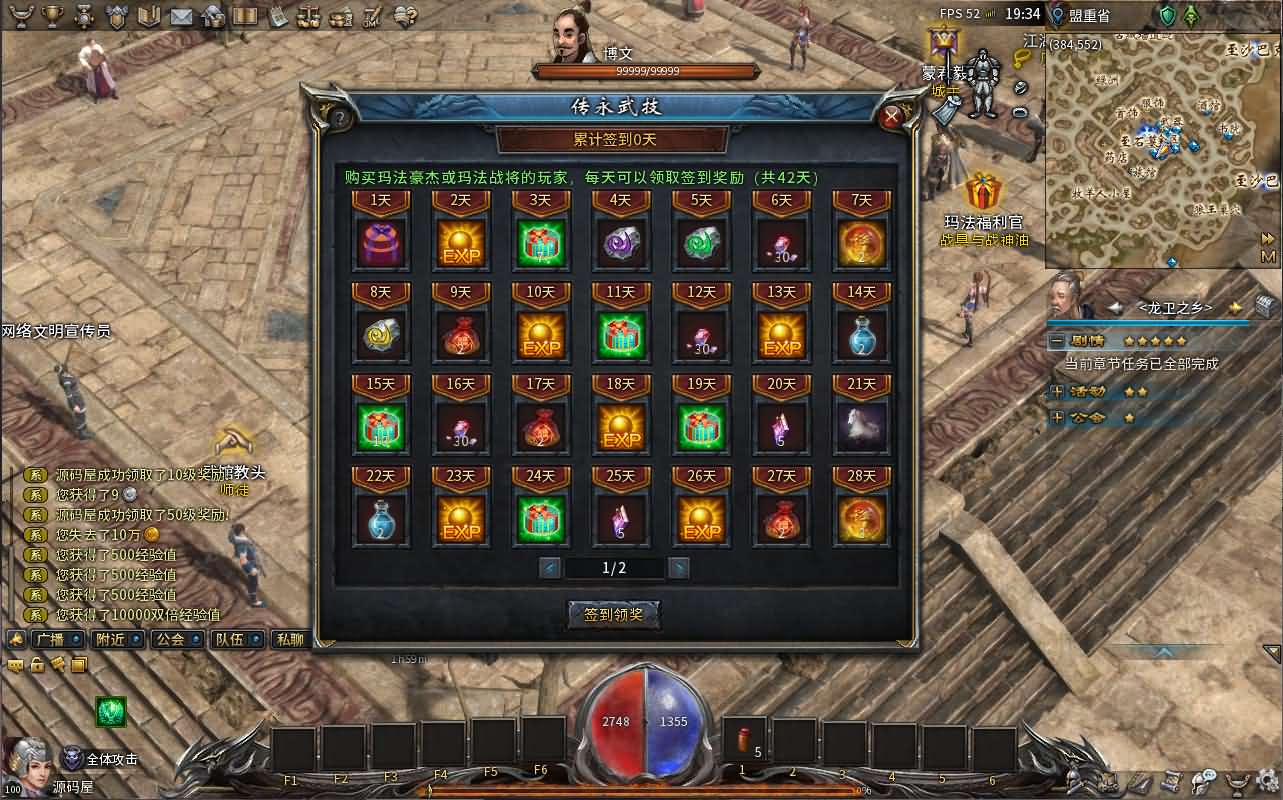This screenshot has width=1283, height=800.
Task: Switch to the 公会 guild chat channel
Action: coord(170,639)
